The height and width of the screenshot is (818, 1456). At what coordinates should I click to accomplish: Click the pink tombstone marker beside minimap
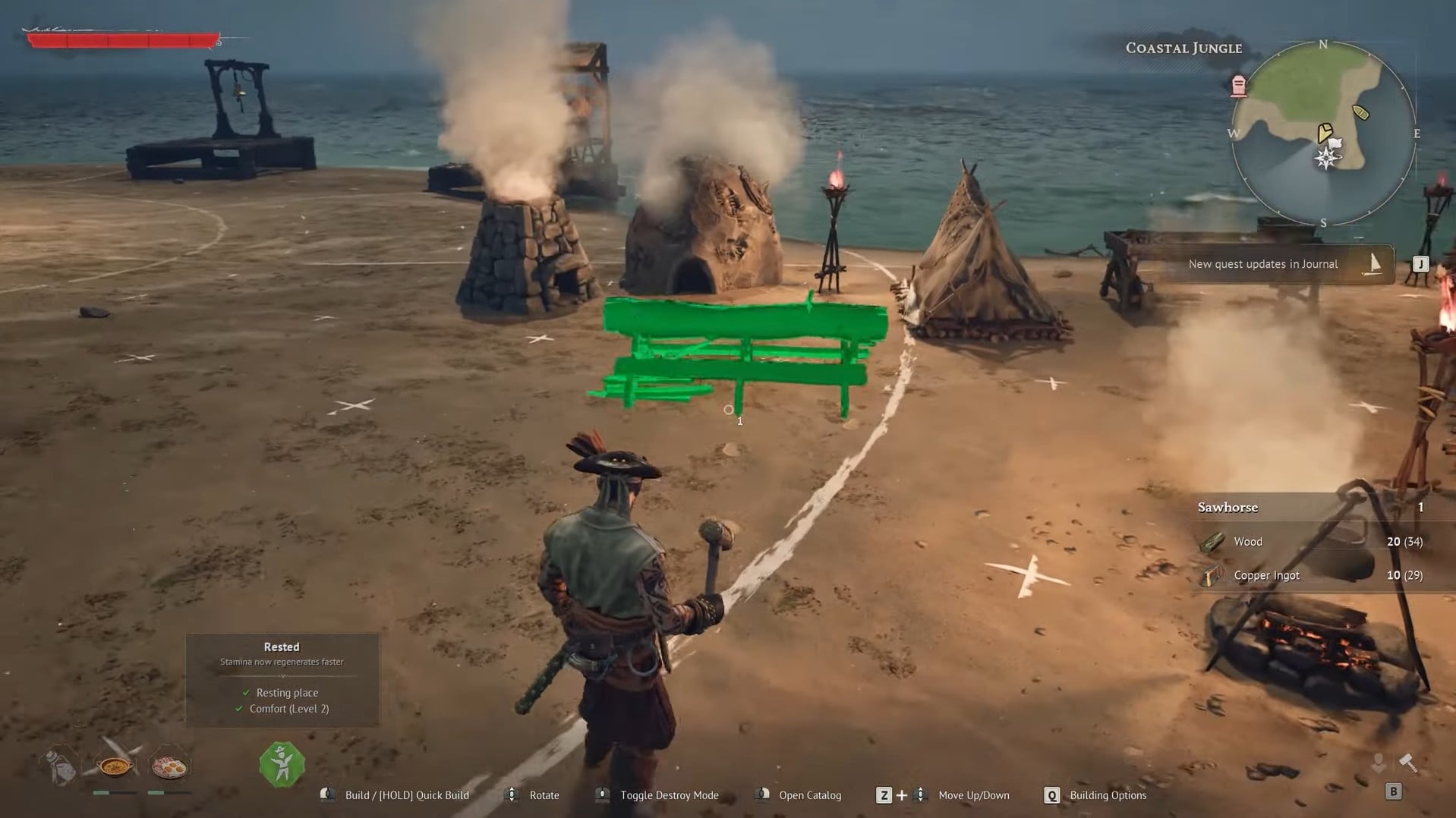[1239, 86]
